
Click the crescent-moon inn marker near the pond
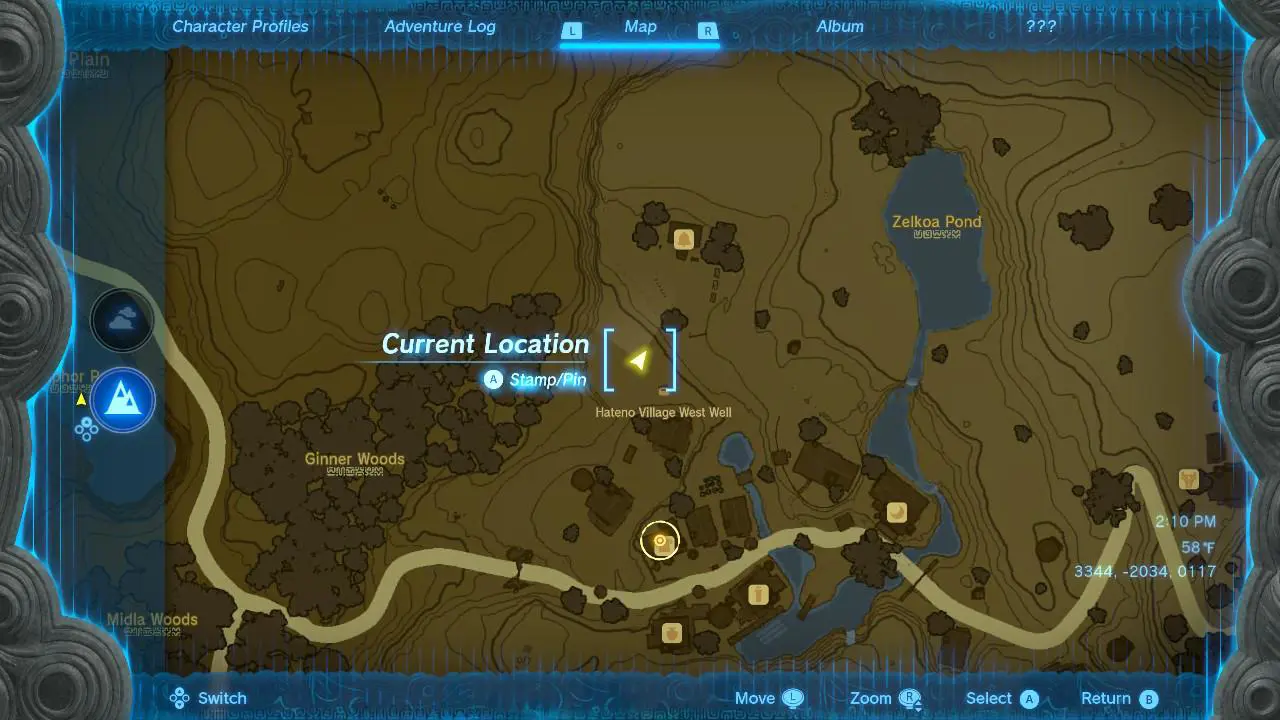(898, 510)
